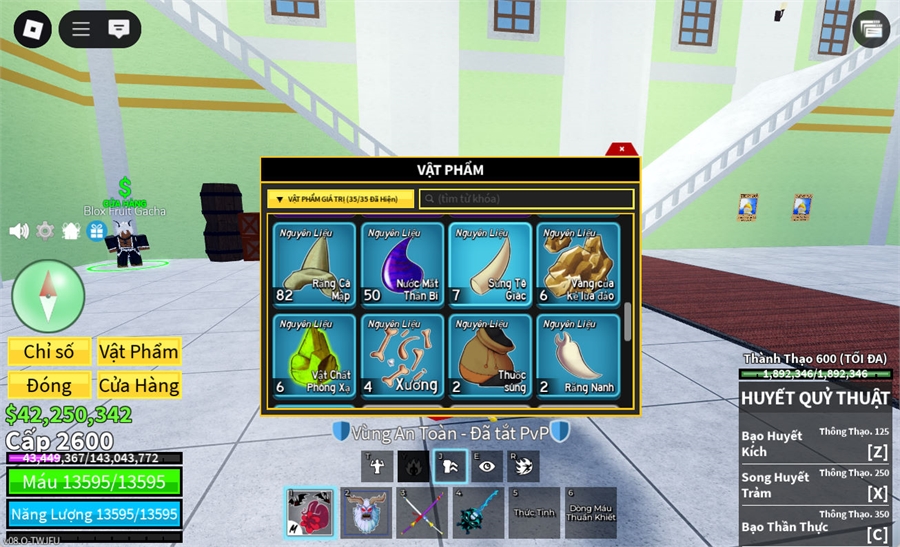Toggle the Vật Phẩm items button

(138, 351)
